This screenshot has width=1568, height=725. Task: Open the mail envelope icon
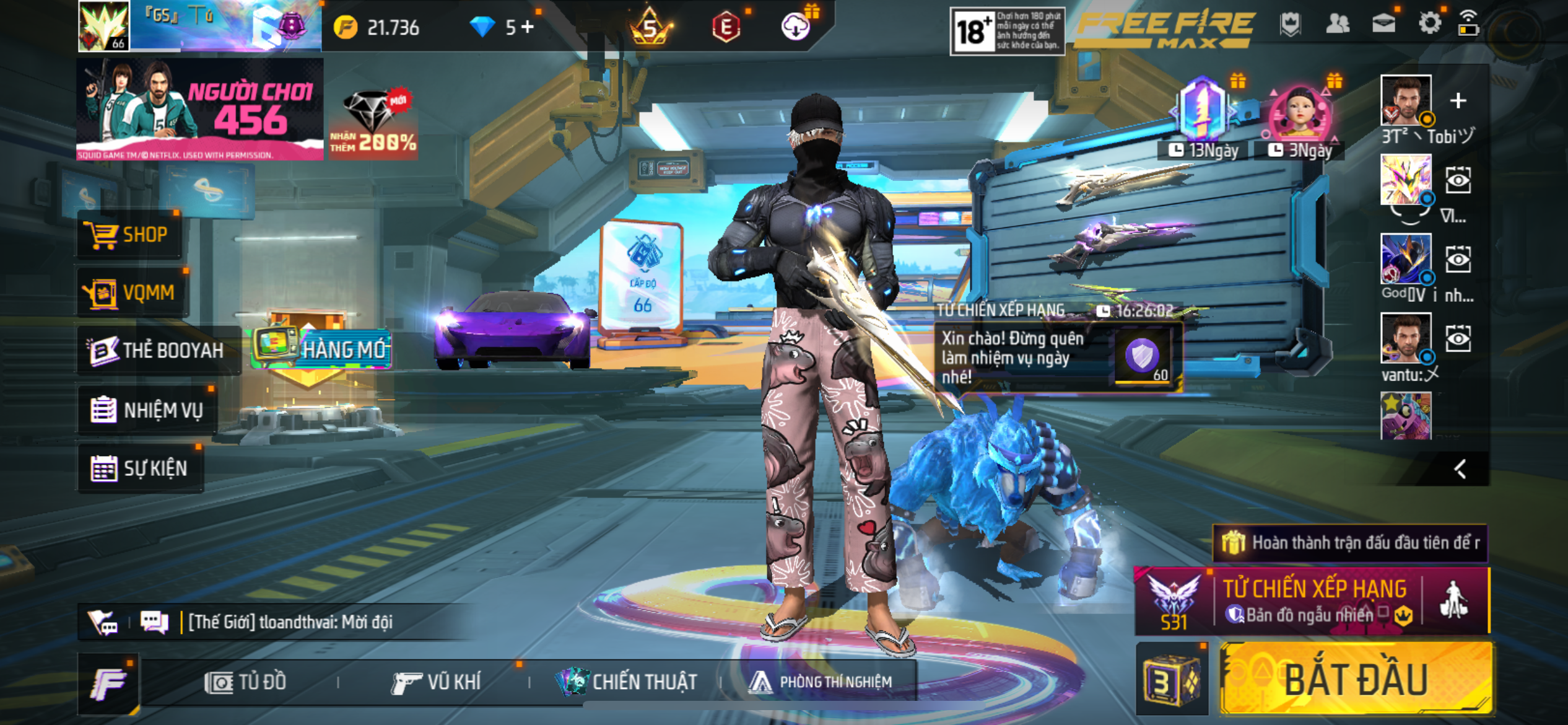(x=1383, y=24)
